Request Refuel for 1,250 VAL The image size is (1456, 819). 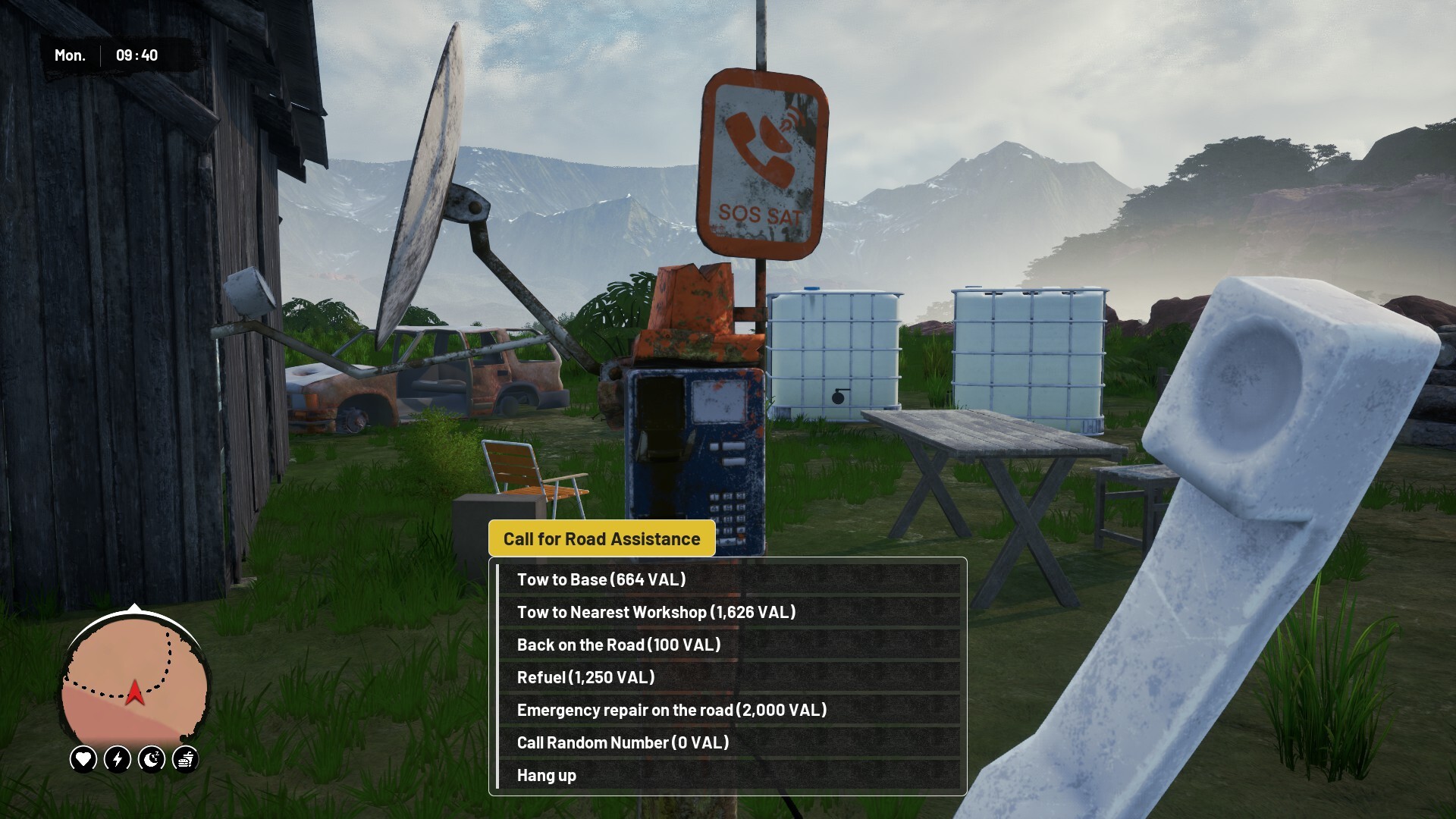(x=585, y=677)
